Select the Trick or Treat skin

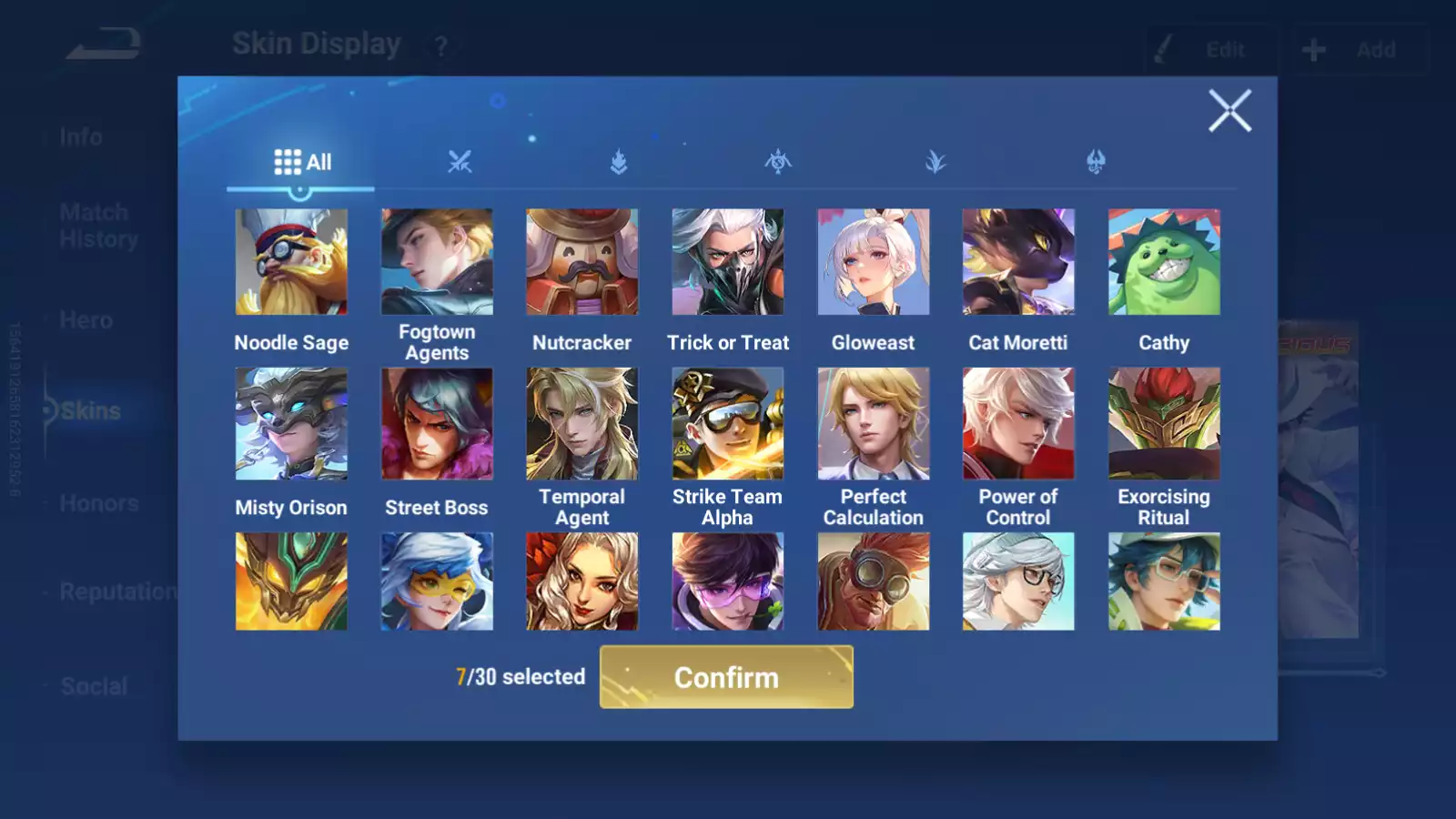(x=728, y=262)
